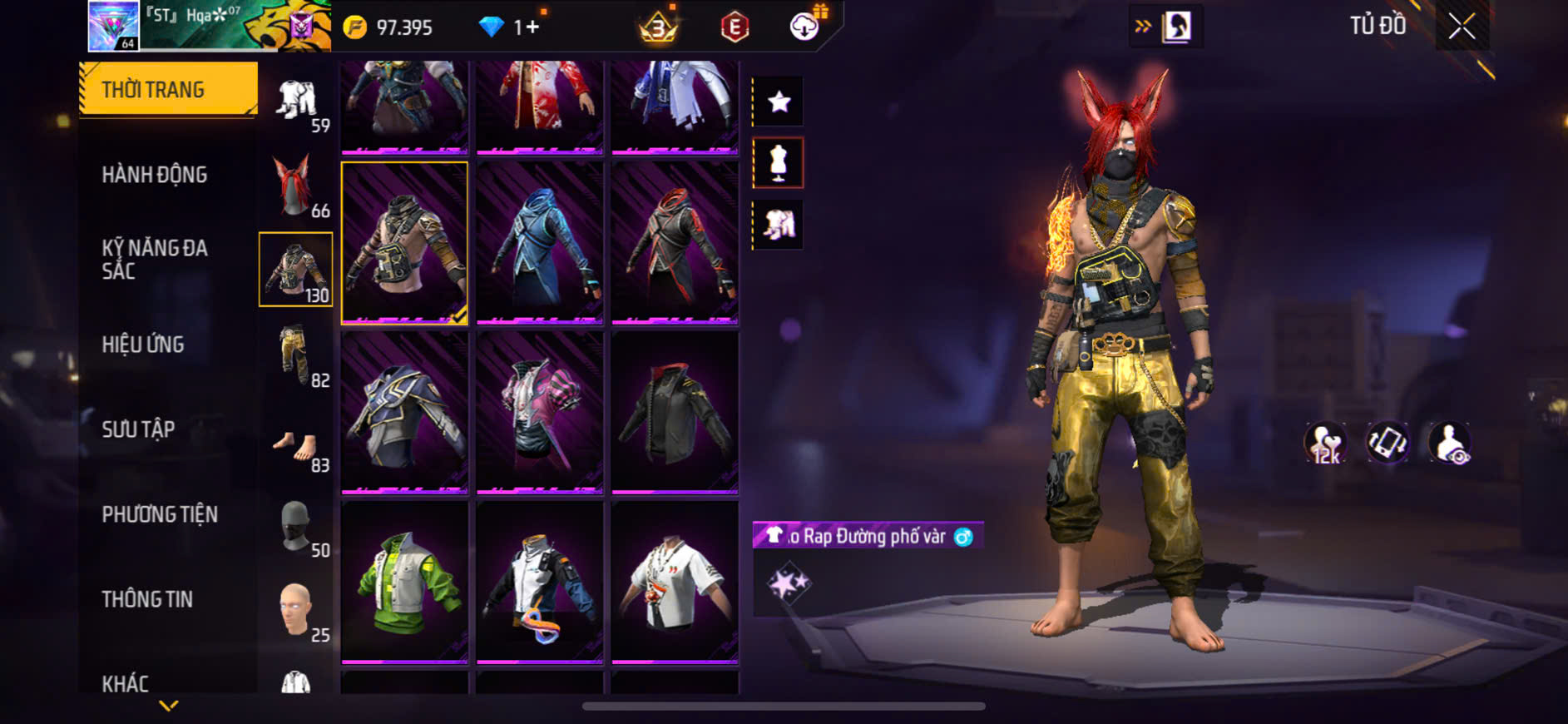
Task: Choose the pants clothing category
Action: (296, 355)
